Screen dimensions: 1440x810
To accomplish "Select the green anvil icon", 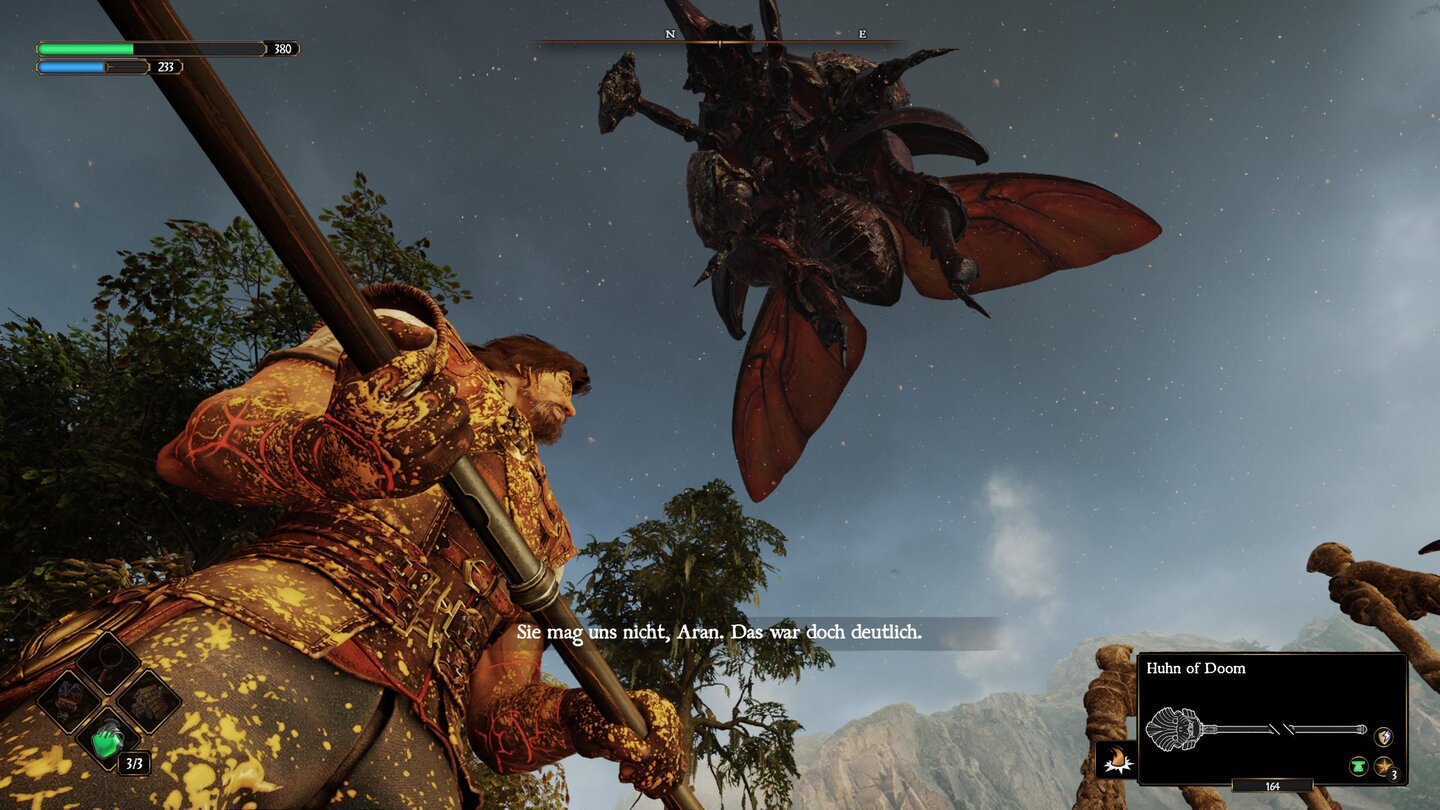I will click(1359, 766).
